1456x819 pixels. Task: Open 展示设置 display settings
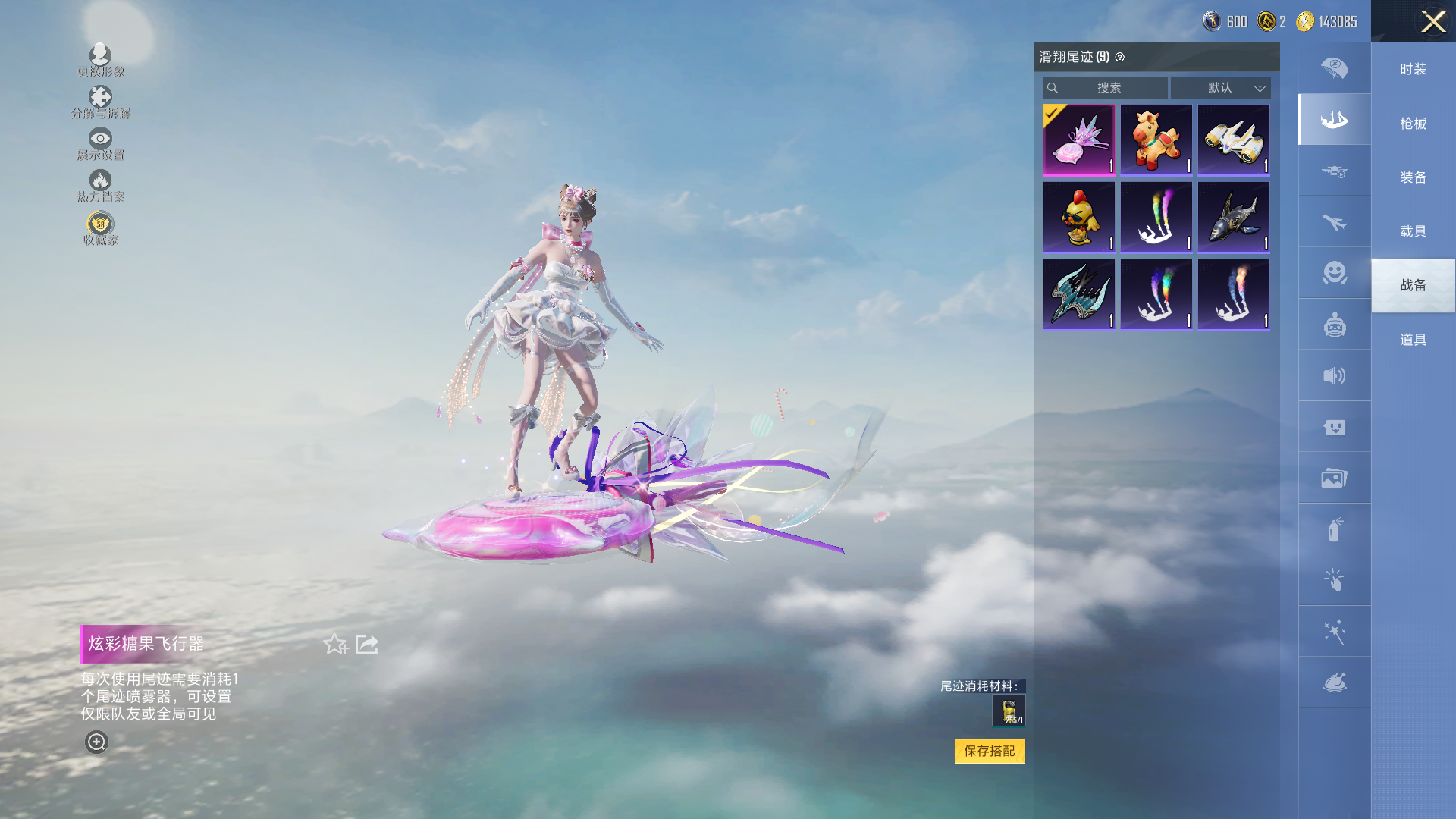(x=100, y=143)
